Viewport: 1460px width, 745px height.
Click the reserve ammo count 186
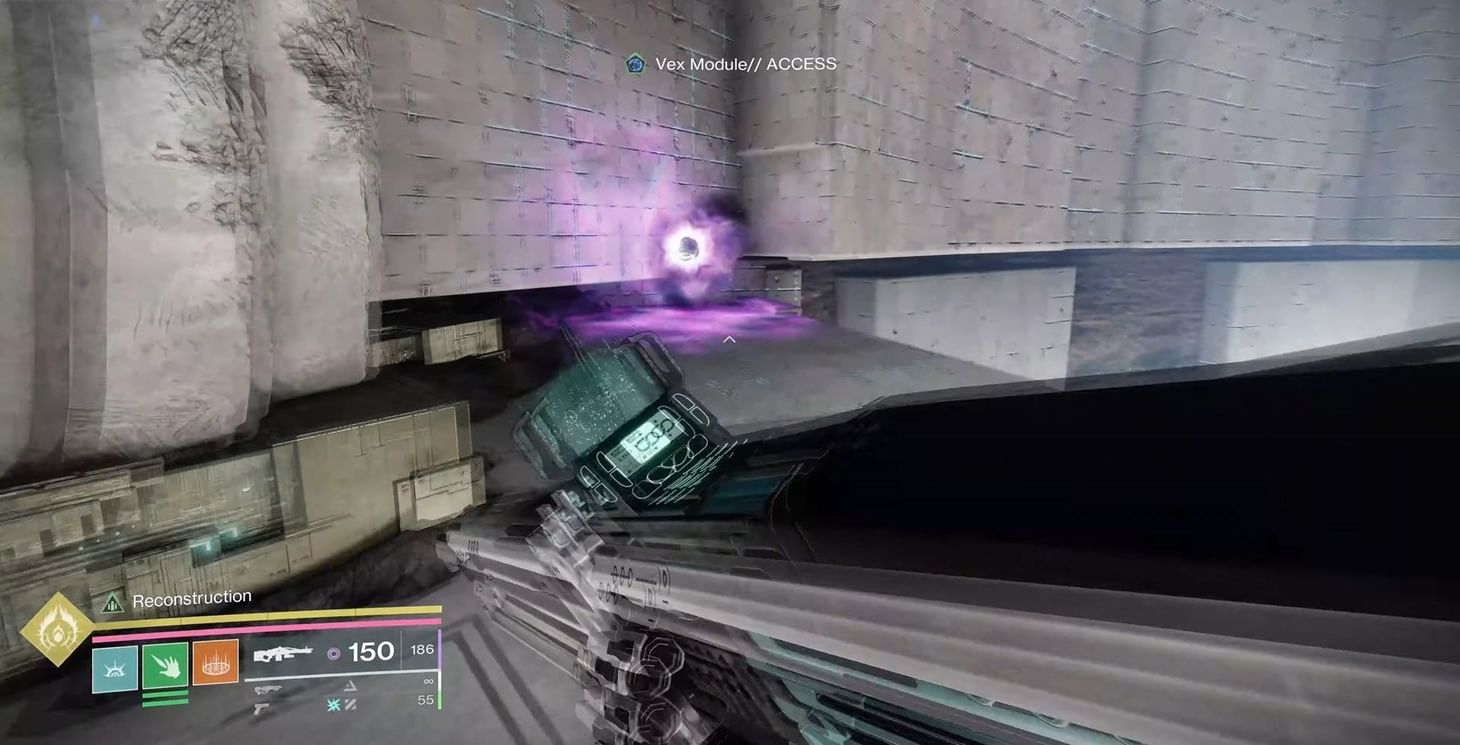422,649
